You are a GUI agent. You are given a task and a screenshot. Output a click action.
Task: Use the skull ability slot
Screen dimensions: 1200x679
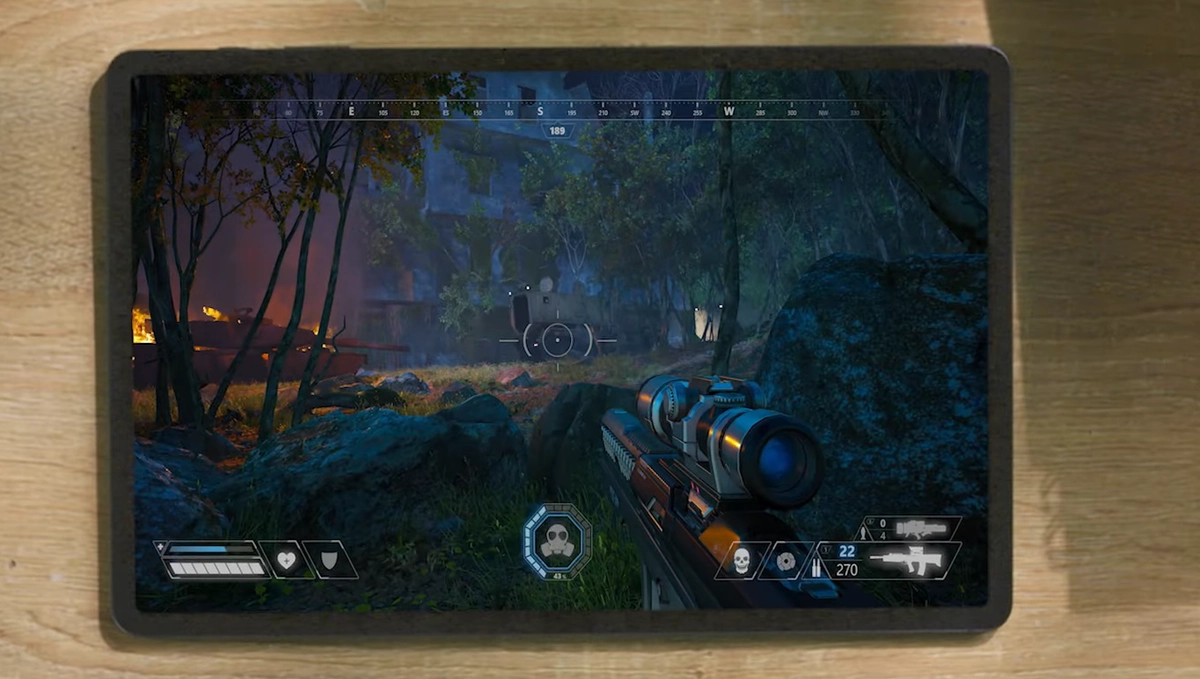[x=741, y=561]
